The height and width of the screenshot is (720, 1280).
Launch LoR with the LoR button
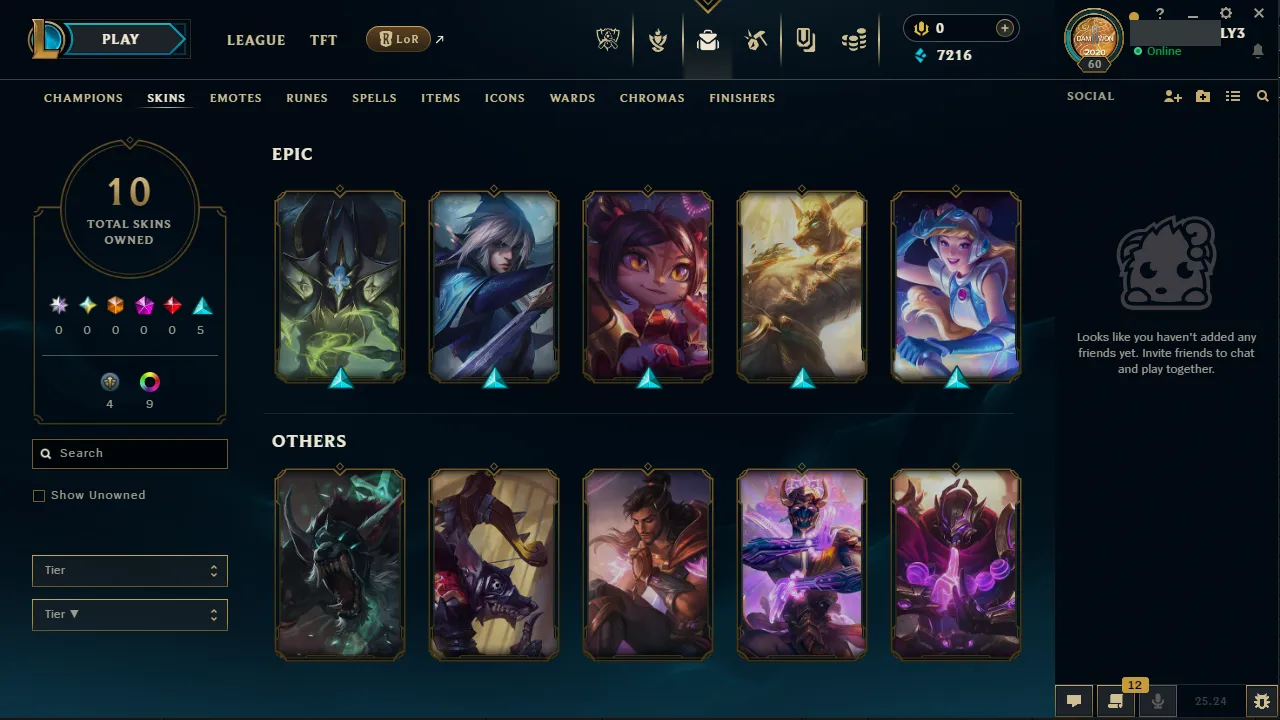[397, 39]
